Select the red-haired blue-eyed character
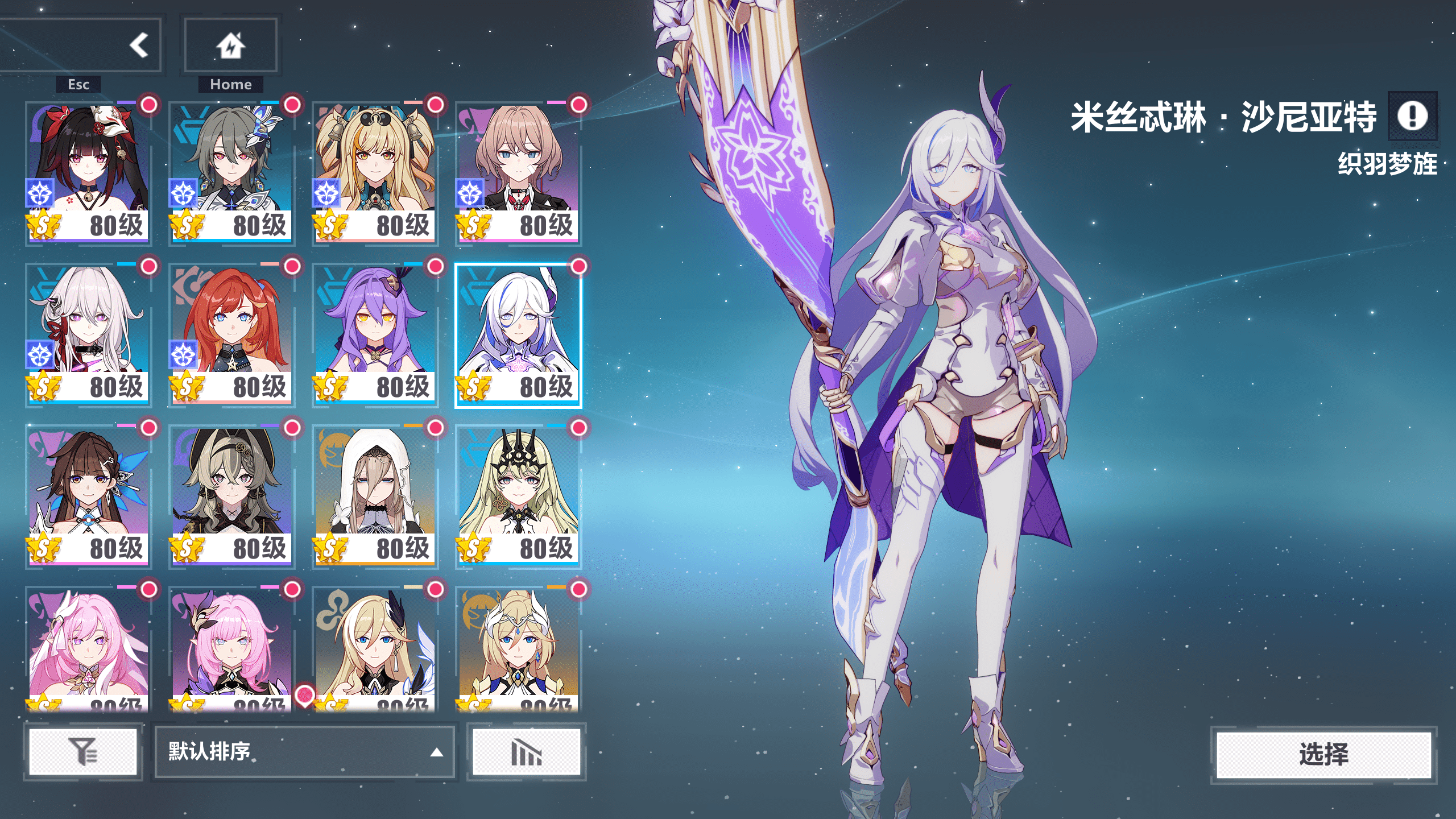The image size is (1456, 819). pos(231,333)
